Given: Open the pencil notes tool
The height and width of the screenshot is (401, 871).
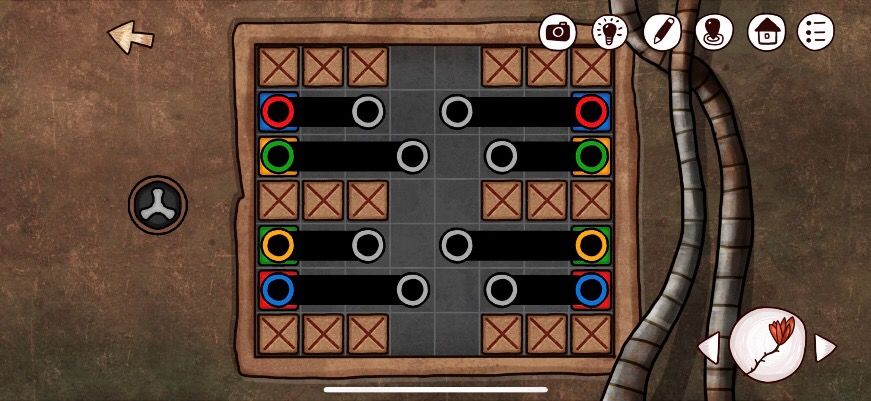Looking at the screenshot, I should (x=661, y=32).
